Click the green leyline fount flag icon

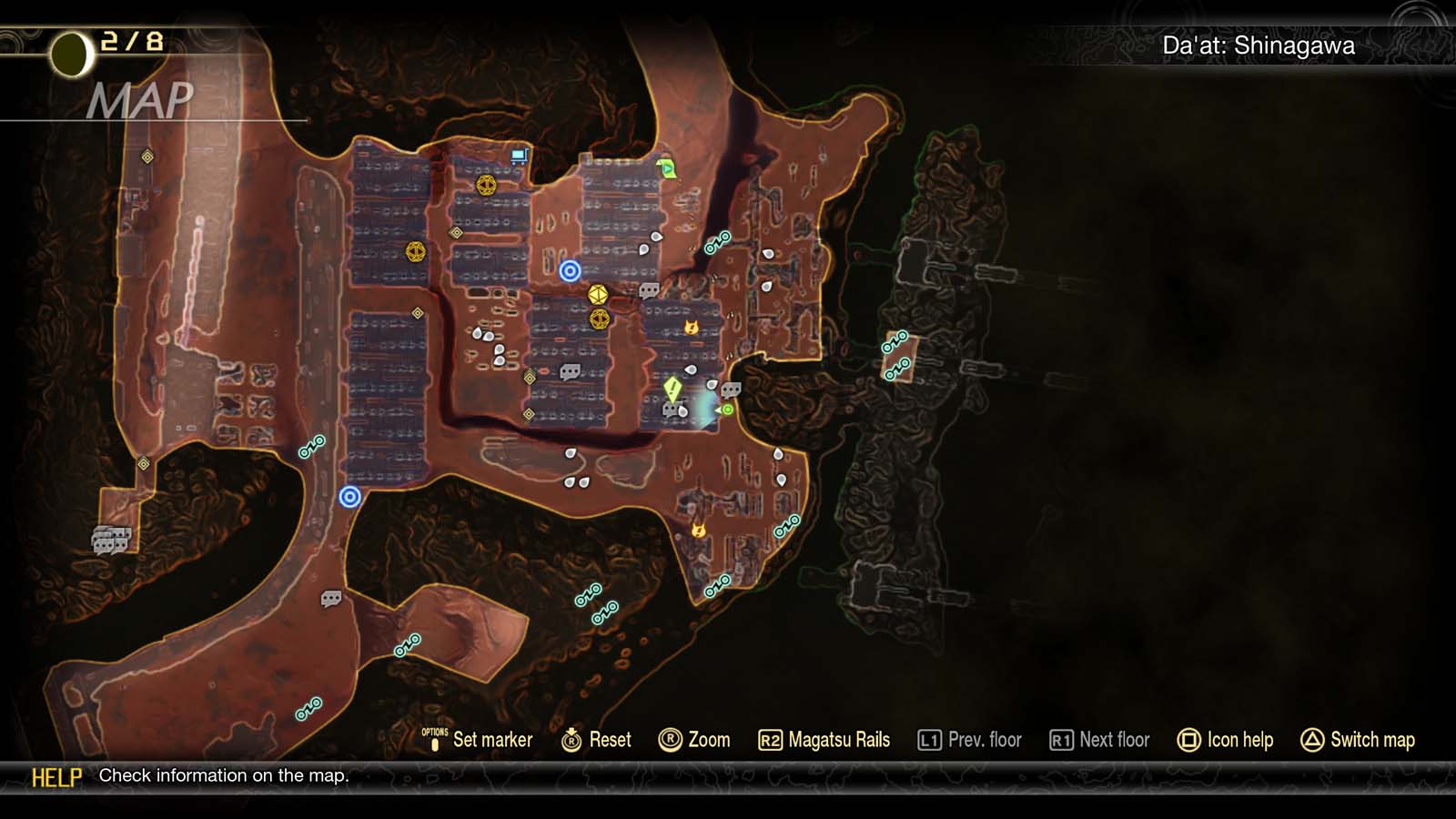(664, 167)
